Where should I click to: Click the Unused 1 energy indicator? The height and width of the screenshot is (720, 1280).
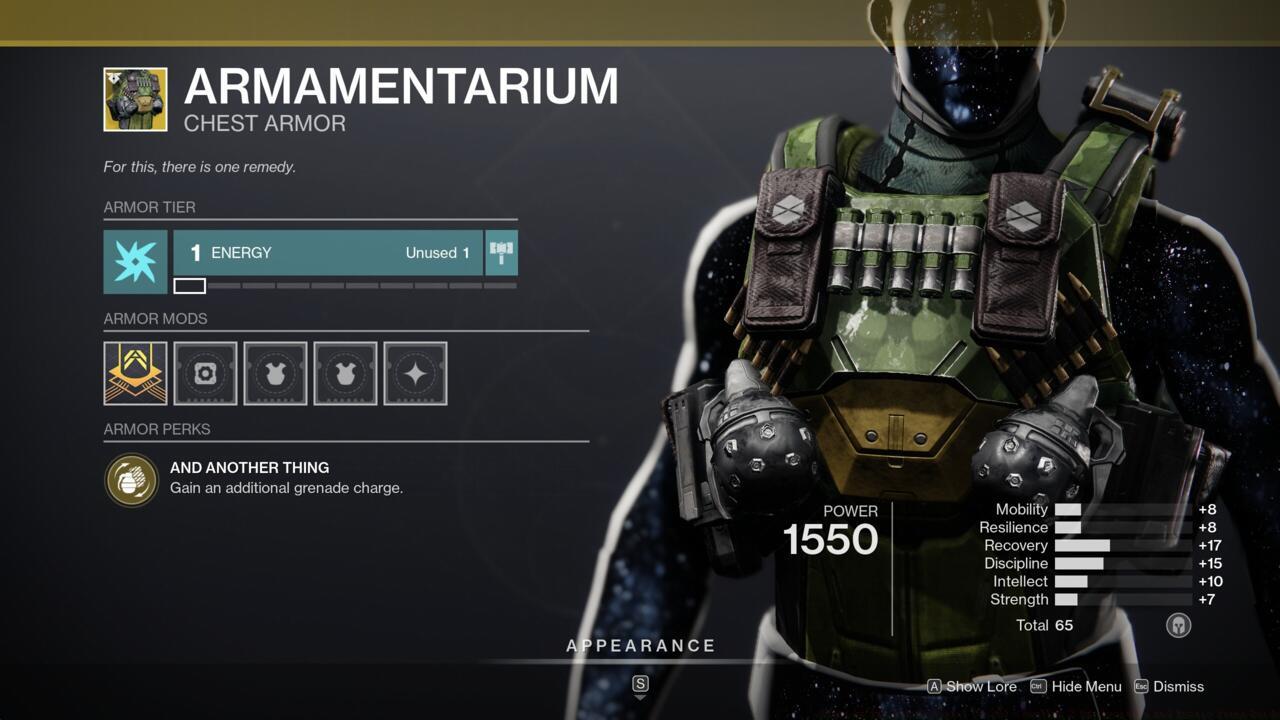(437, 253)
